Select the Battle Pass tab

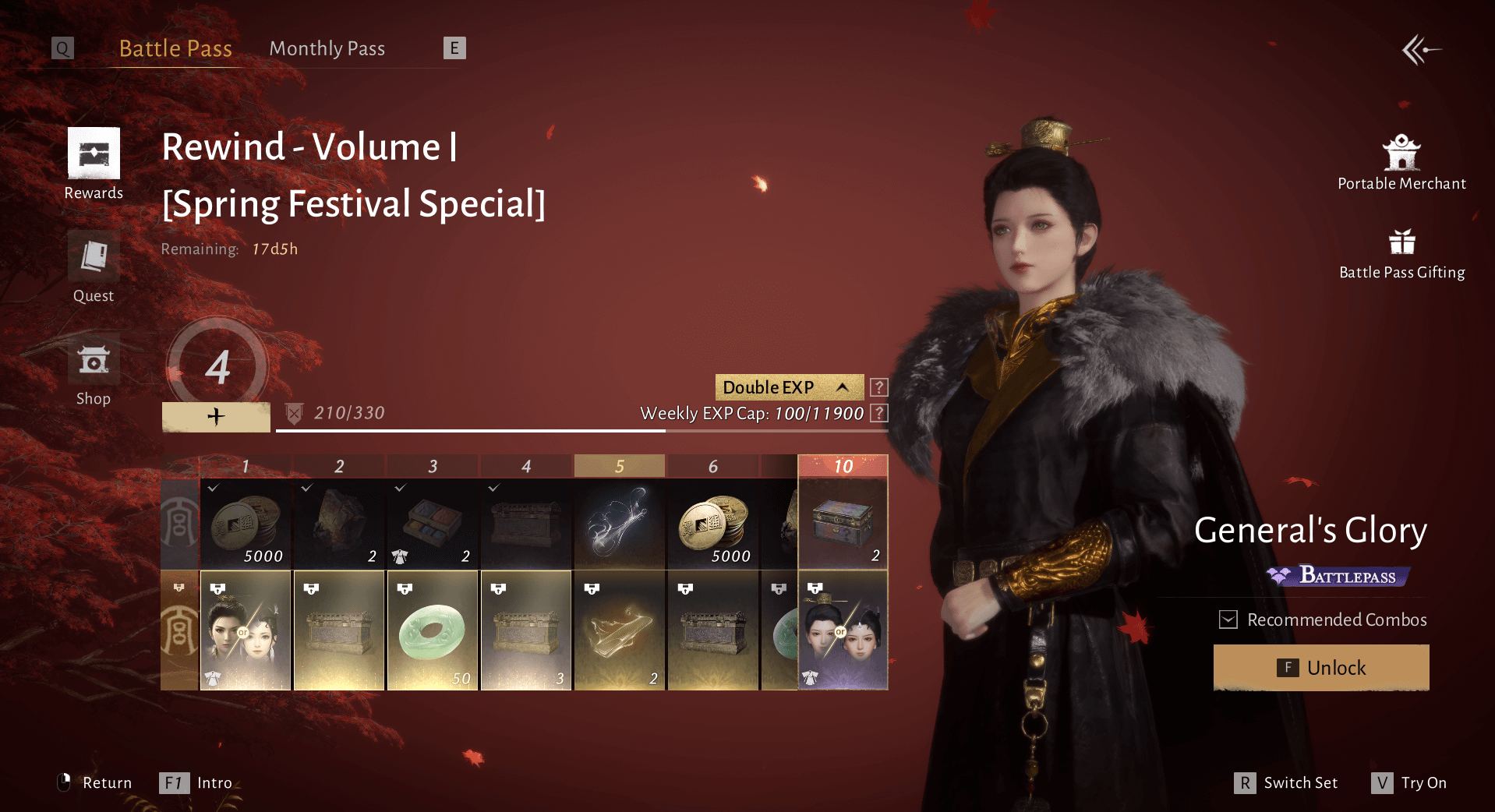pos(175,48)
